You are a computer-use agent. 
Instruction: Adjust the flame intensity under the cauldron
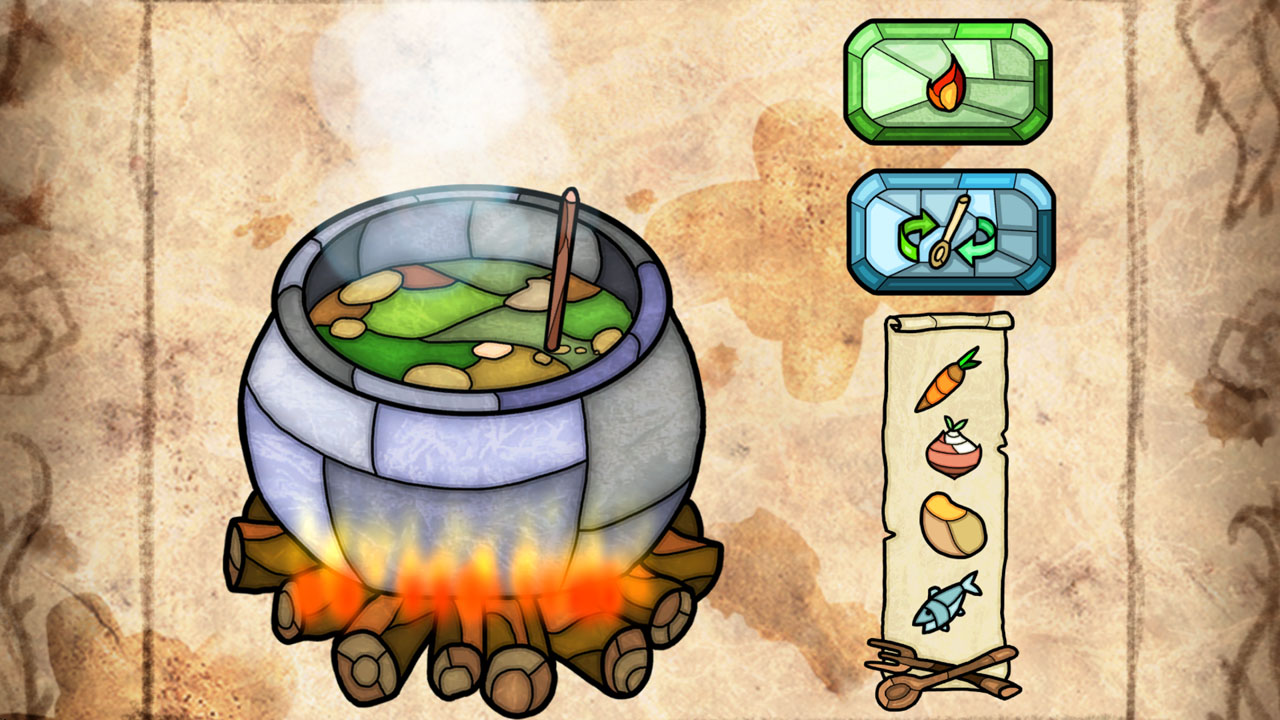tap(470, 580)
